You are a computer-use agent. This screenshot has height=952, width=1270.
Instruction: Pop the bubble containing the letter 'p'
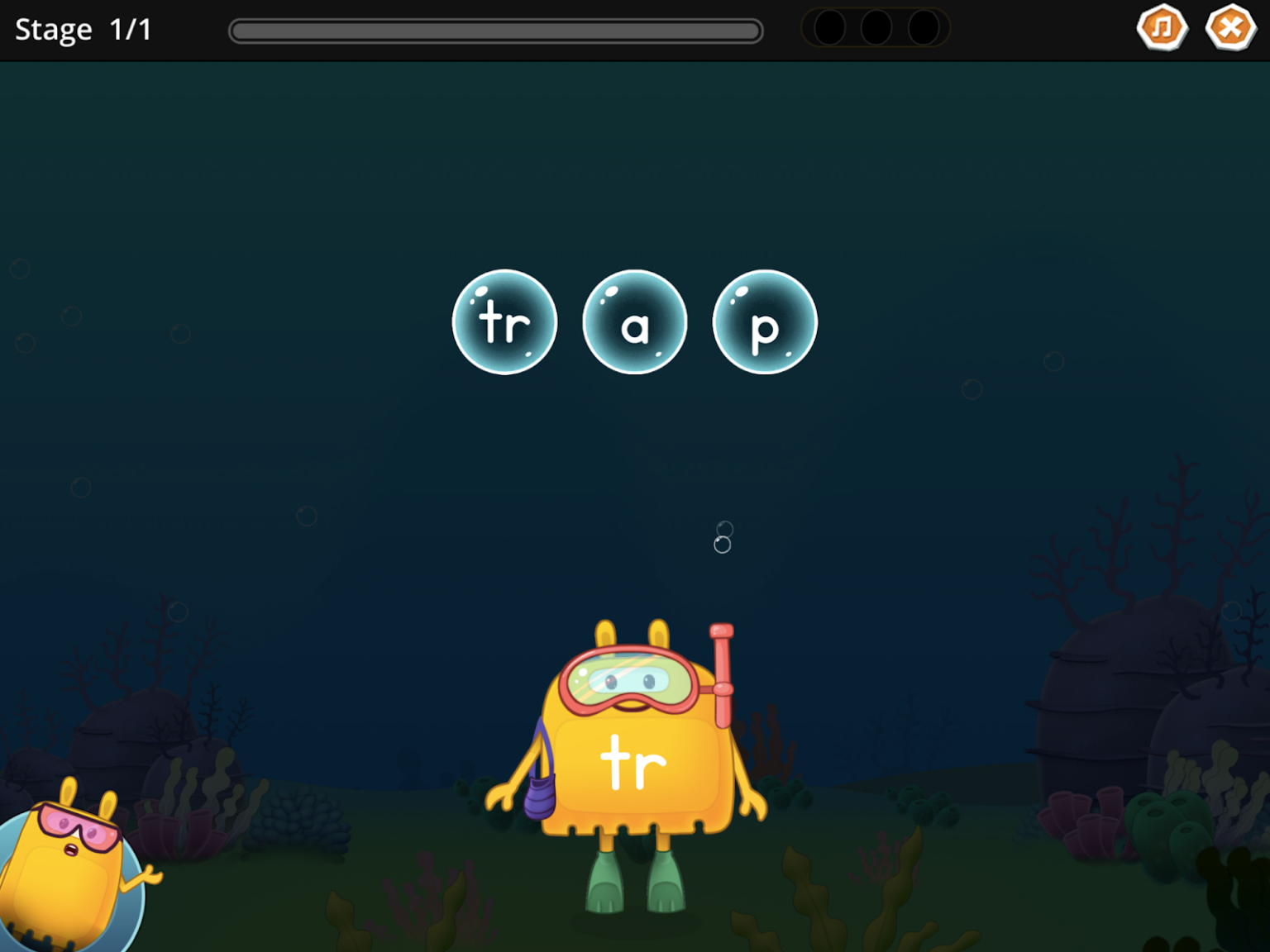tap(764, 324)
